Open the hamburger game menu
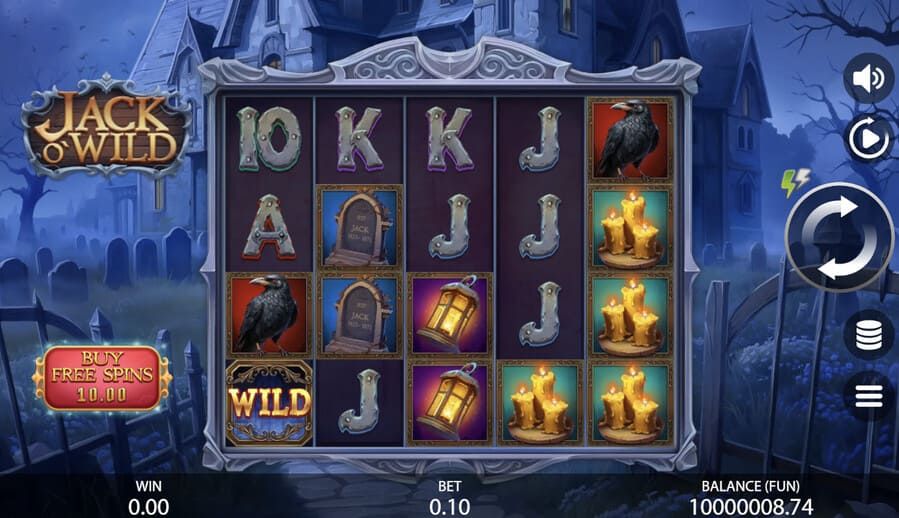This screenshot has height=518, width=899. 868,396
